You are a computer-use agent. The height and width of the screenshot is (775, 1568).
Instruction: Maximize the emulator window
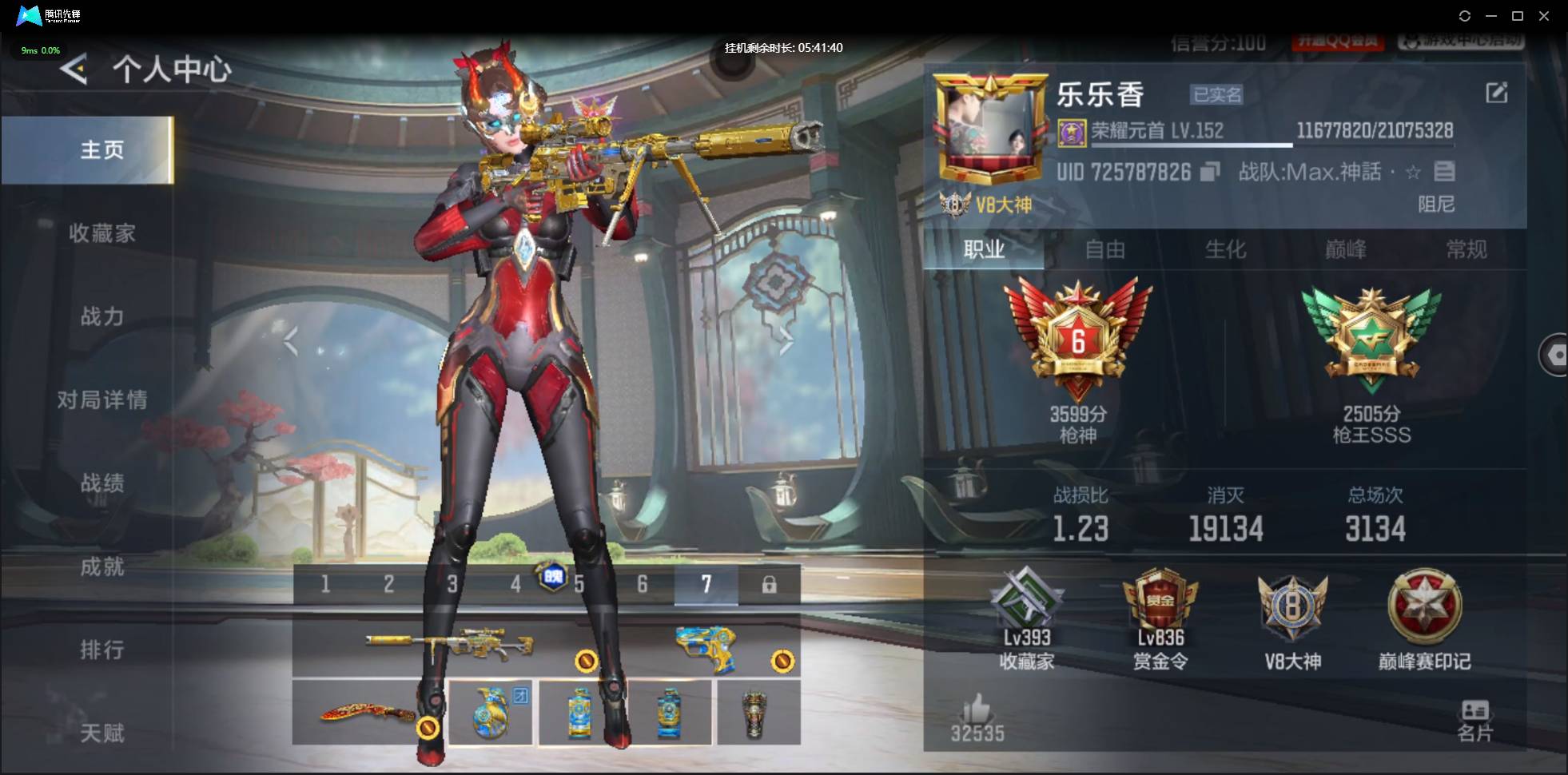pos(1517,16)
